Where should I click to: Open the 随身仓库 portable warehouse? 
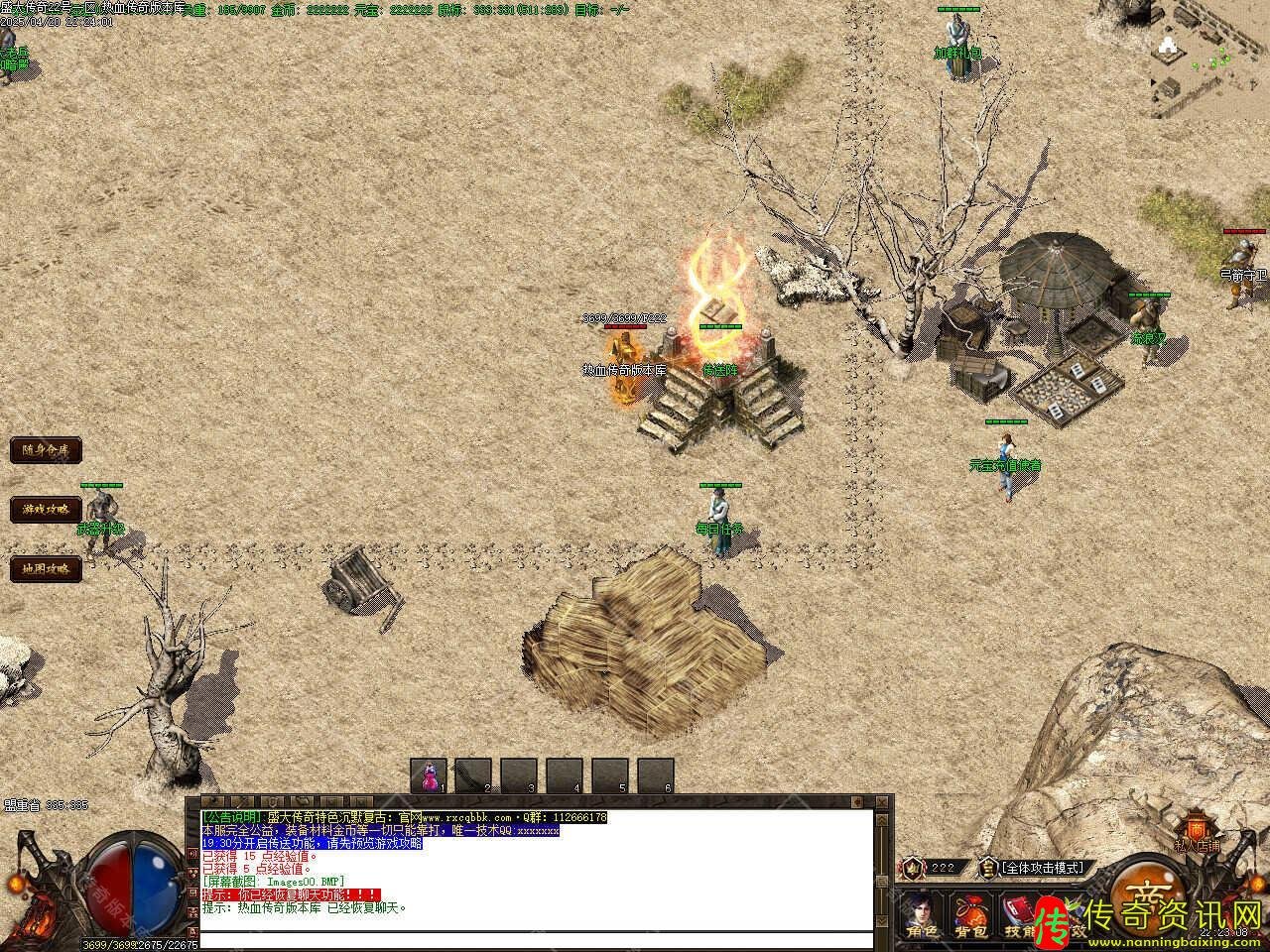point(46,450)
